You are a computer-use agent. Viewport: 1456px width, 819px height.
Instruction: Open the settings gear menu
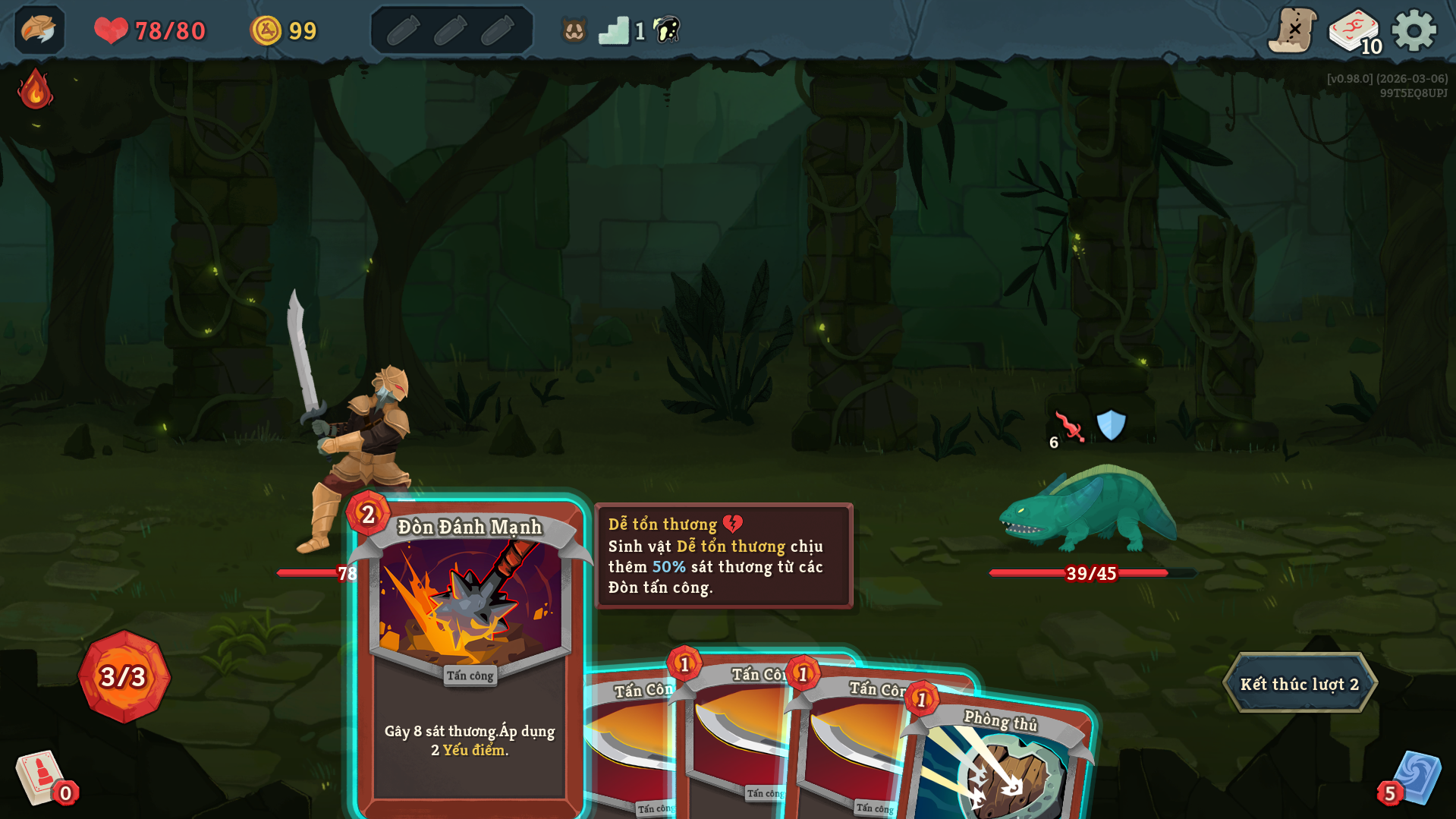coord(1414,31)
